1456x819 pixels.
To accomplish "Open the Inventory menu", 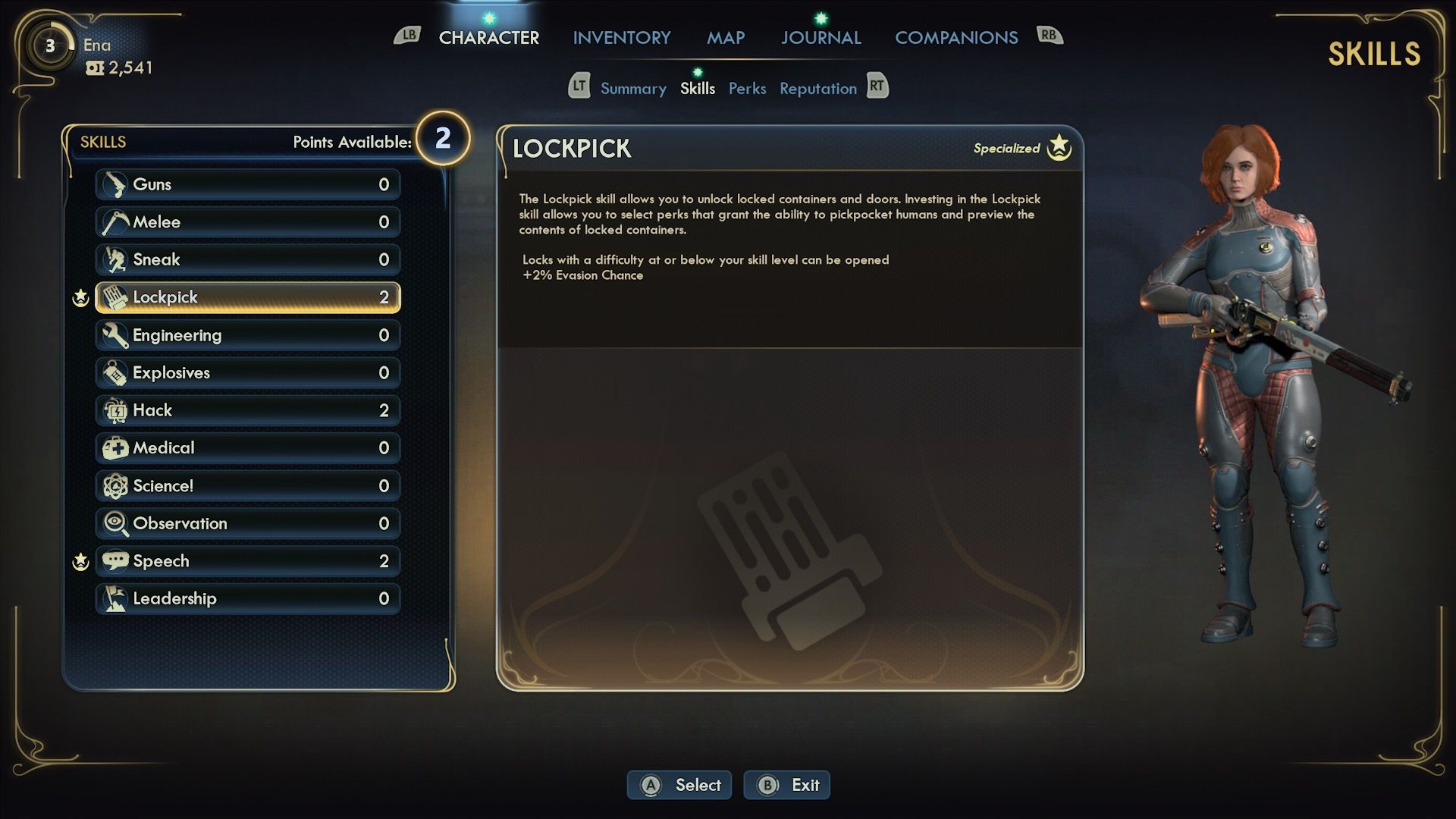I will click(622, 37).
